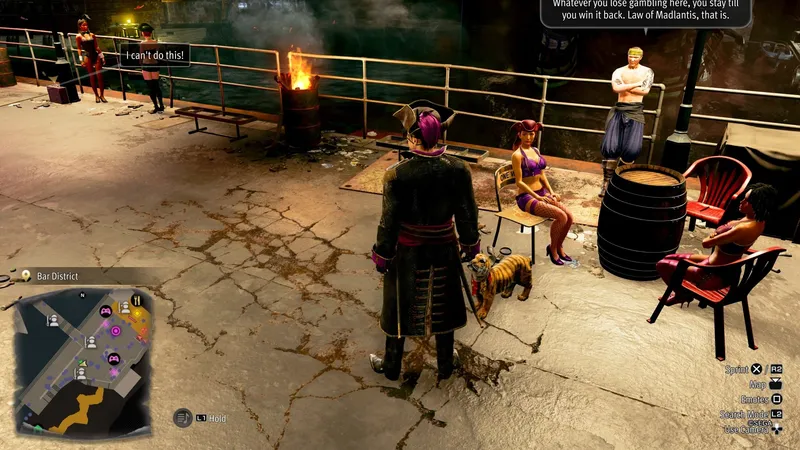Select the fork and knife restaurant marker
This screenshot has height=450, width=800.
pyautogui.click(x=137, y=300)
